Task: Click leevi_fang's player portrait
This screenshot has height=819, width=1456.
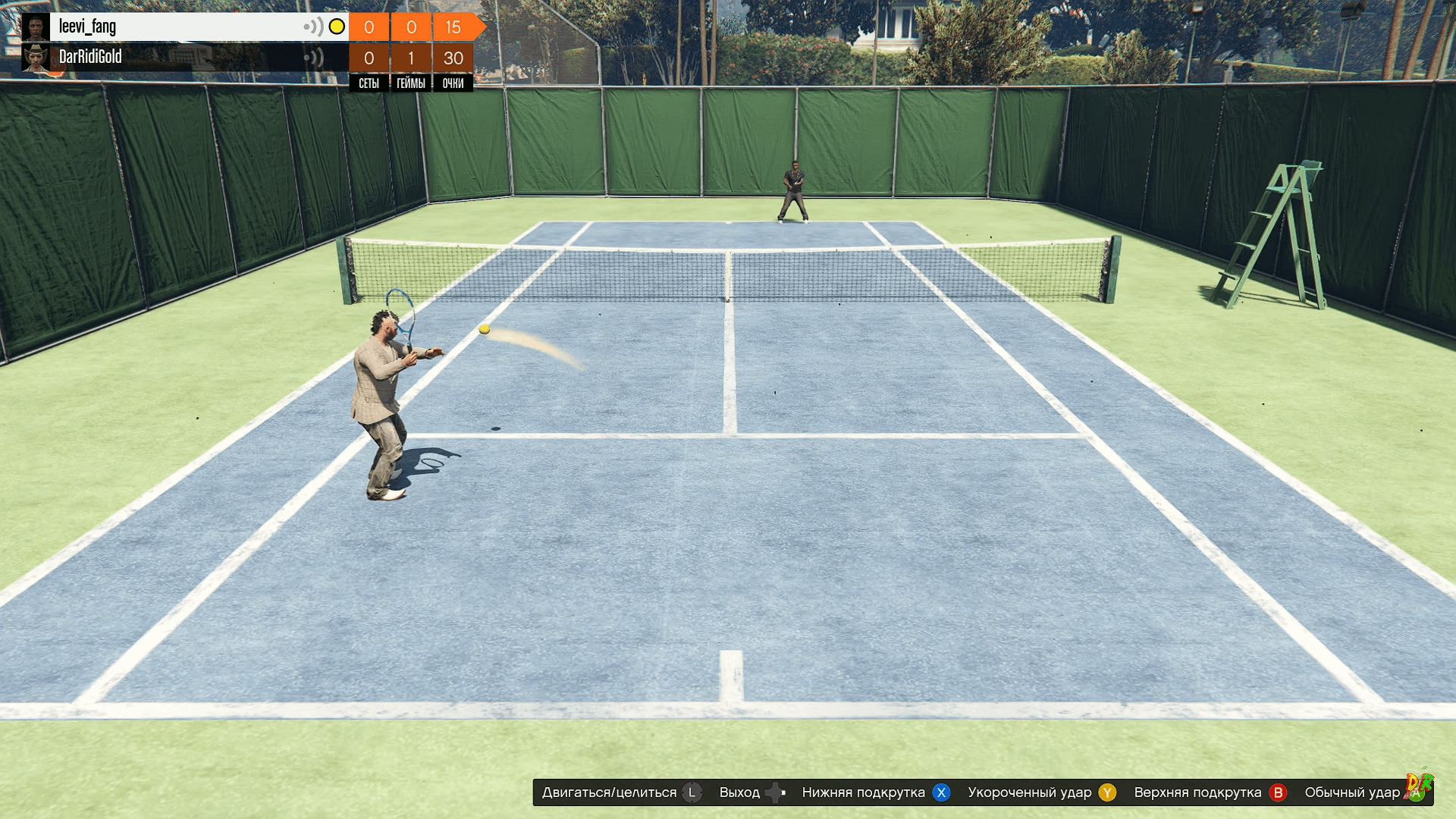Action: click(36, 27)
